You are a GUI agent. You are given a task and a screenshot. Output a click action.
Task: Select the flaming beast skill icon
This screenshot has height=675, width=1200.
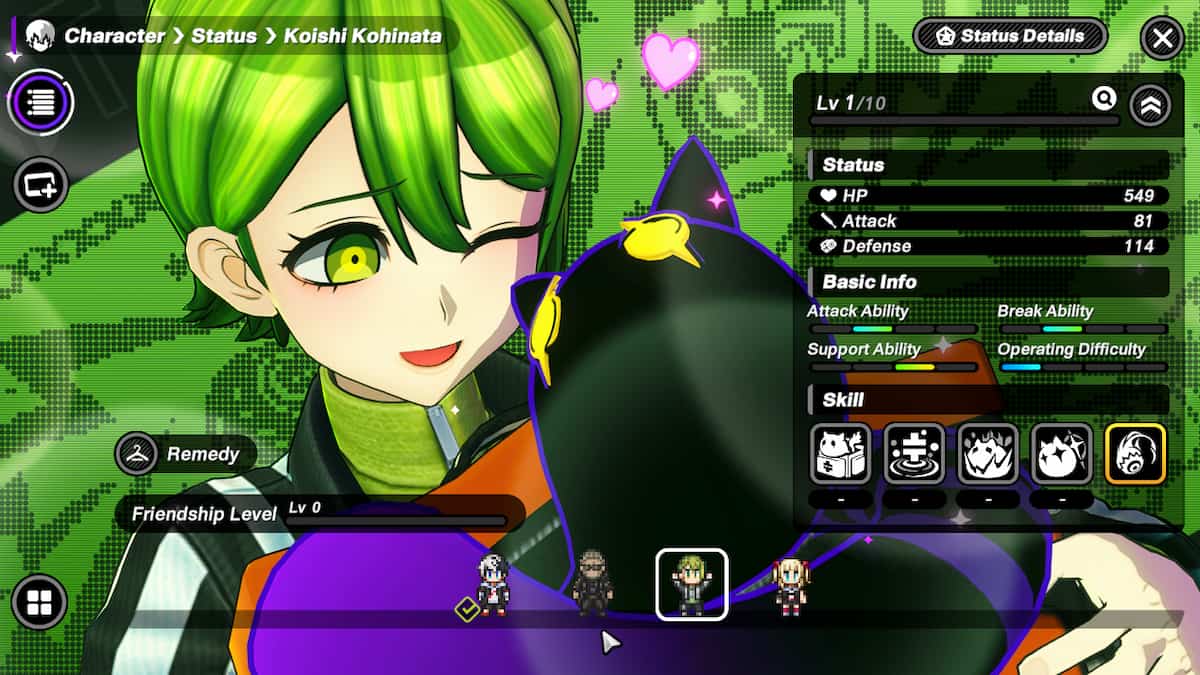(988, 453)
